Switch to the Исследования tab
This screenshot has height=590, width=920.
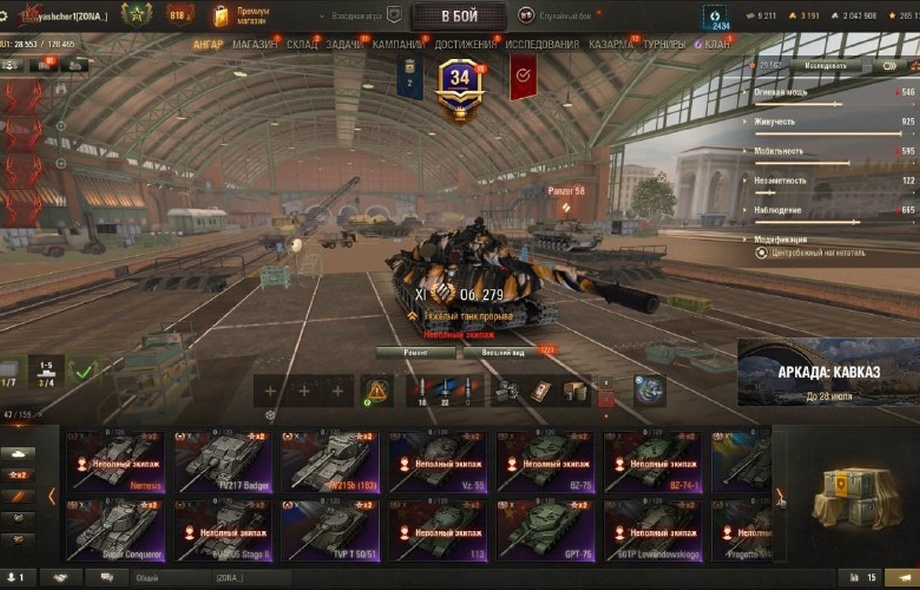click(x=542, y=45)
